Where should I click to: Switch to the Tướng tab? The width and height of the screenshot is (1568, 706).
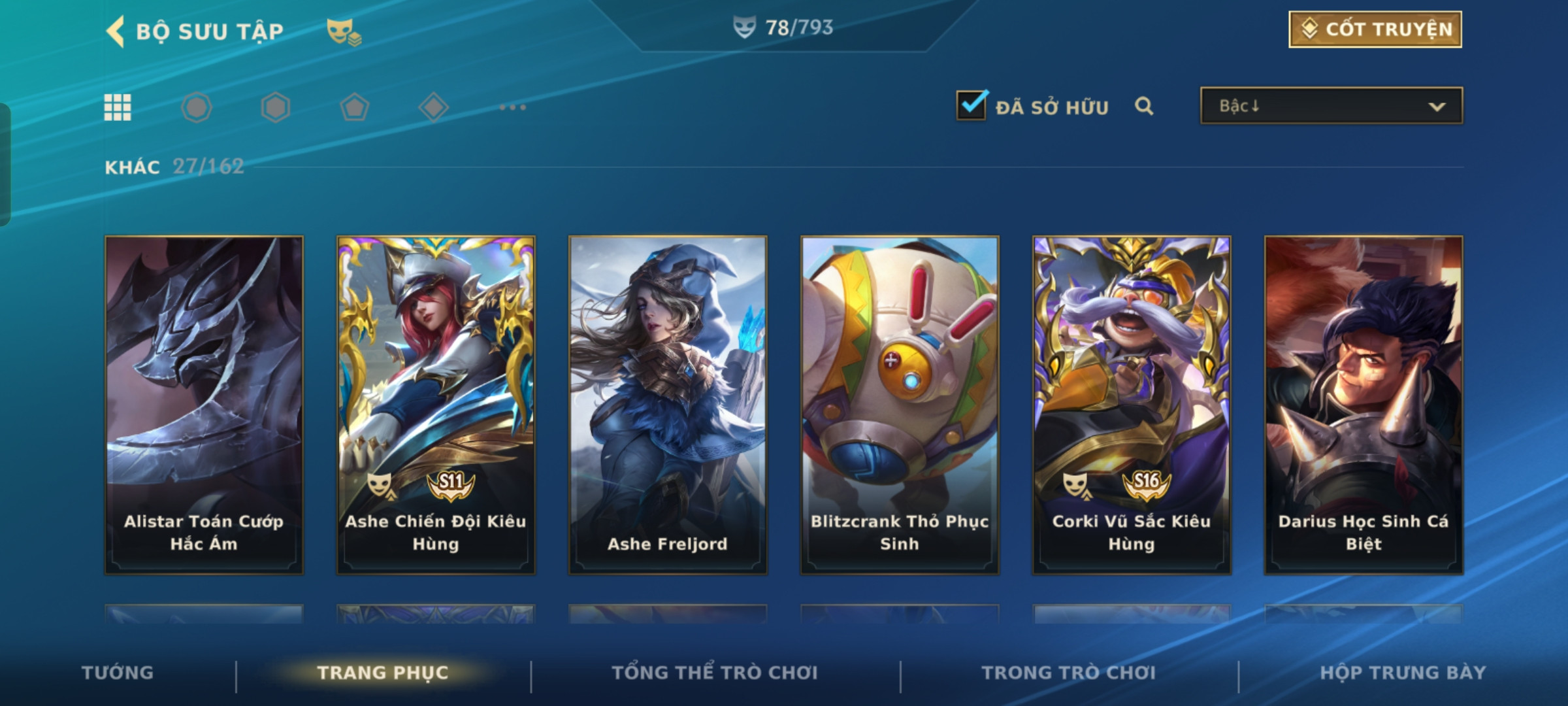(x=118, y=673)
